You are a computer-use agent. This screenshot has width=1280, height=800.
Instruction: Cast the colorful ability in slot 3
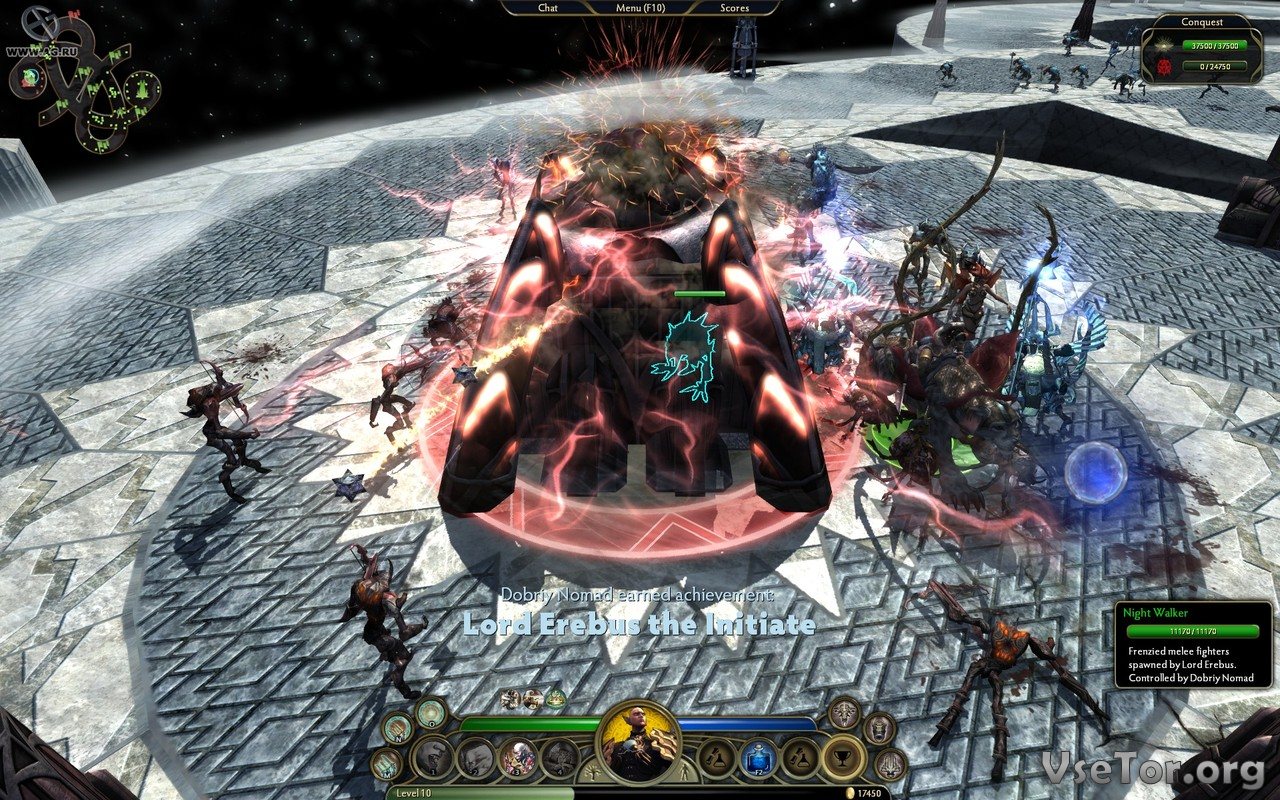point(518,758)
